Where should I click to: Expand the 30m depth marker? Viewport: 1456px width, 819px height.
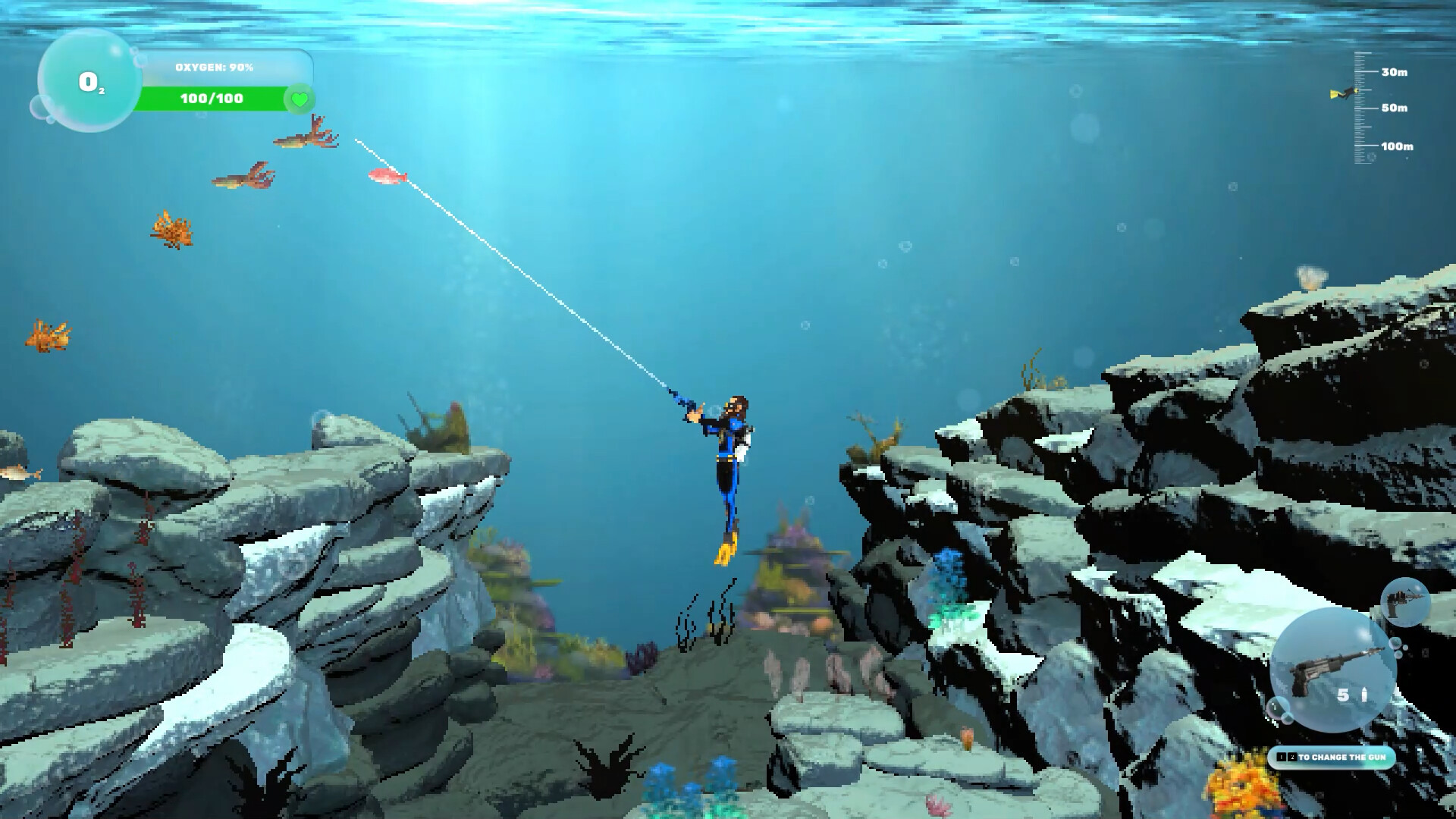point(1394,73)
